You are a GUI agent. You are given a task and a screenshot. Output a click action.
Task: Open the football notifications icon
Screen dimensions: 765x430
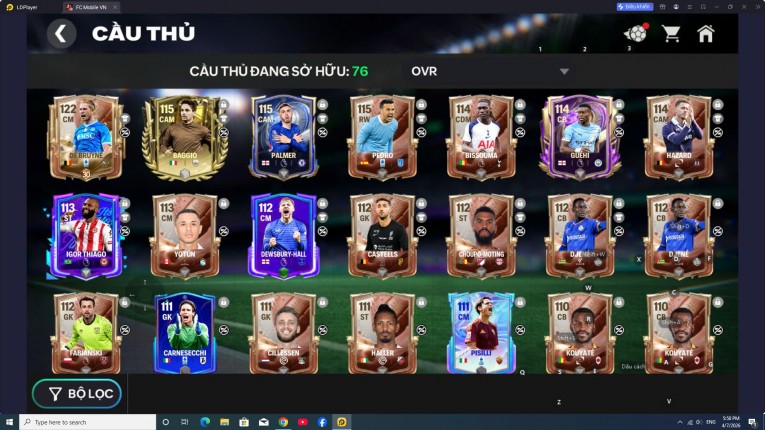(635, 34)
